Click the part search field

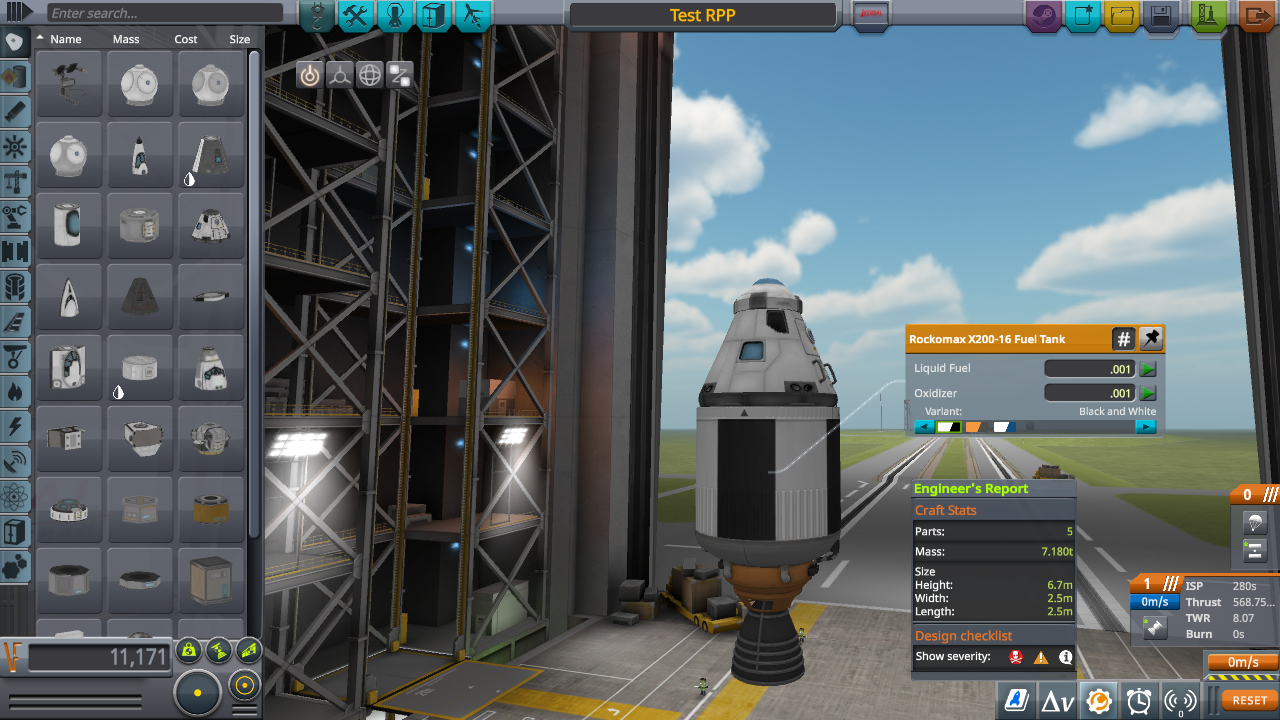(x=165, y=13)
